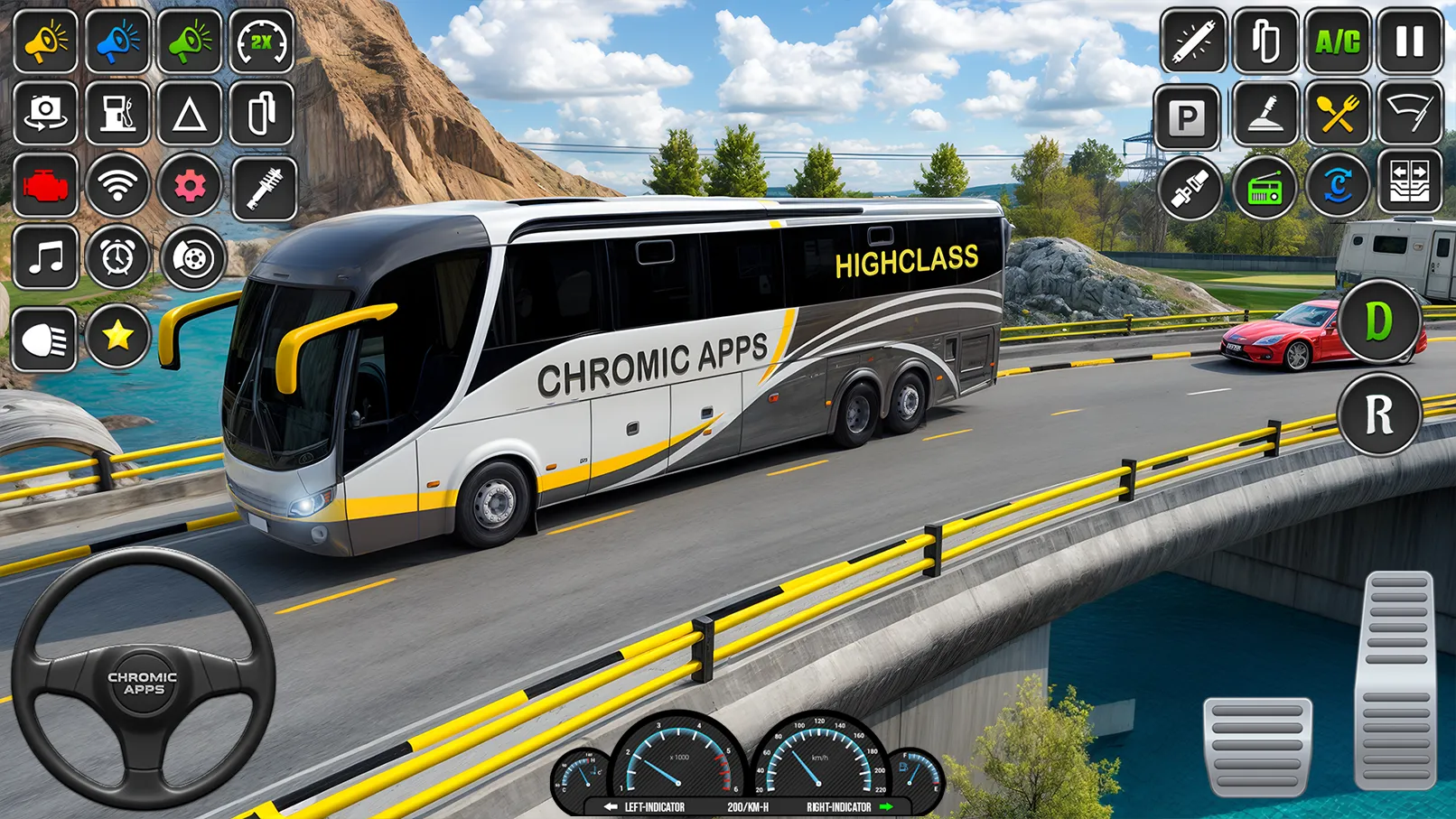1456x819 pixels.
Task: Activate the 2X speed boost
Action: tap(262, 41)
